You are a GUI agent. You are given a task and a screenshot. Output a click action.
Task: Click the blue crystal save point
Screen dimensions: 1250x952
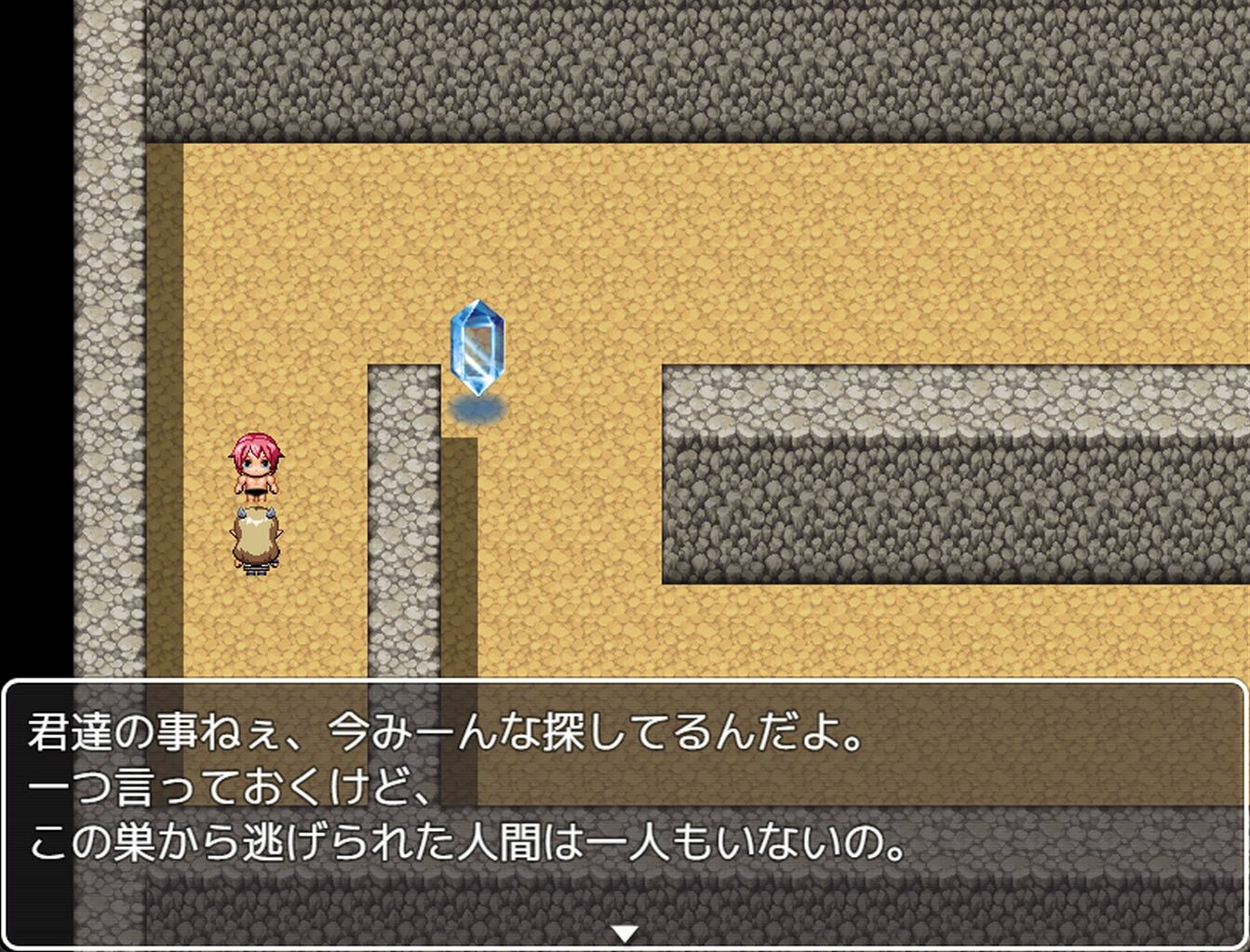point(477,349)
